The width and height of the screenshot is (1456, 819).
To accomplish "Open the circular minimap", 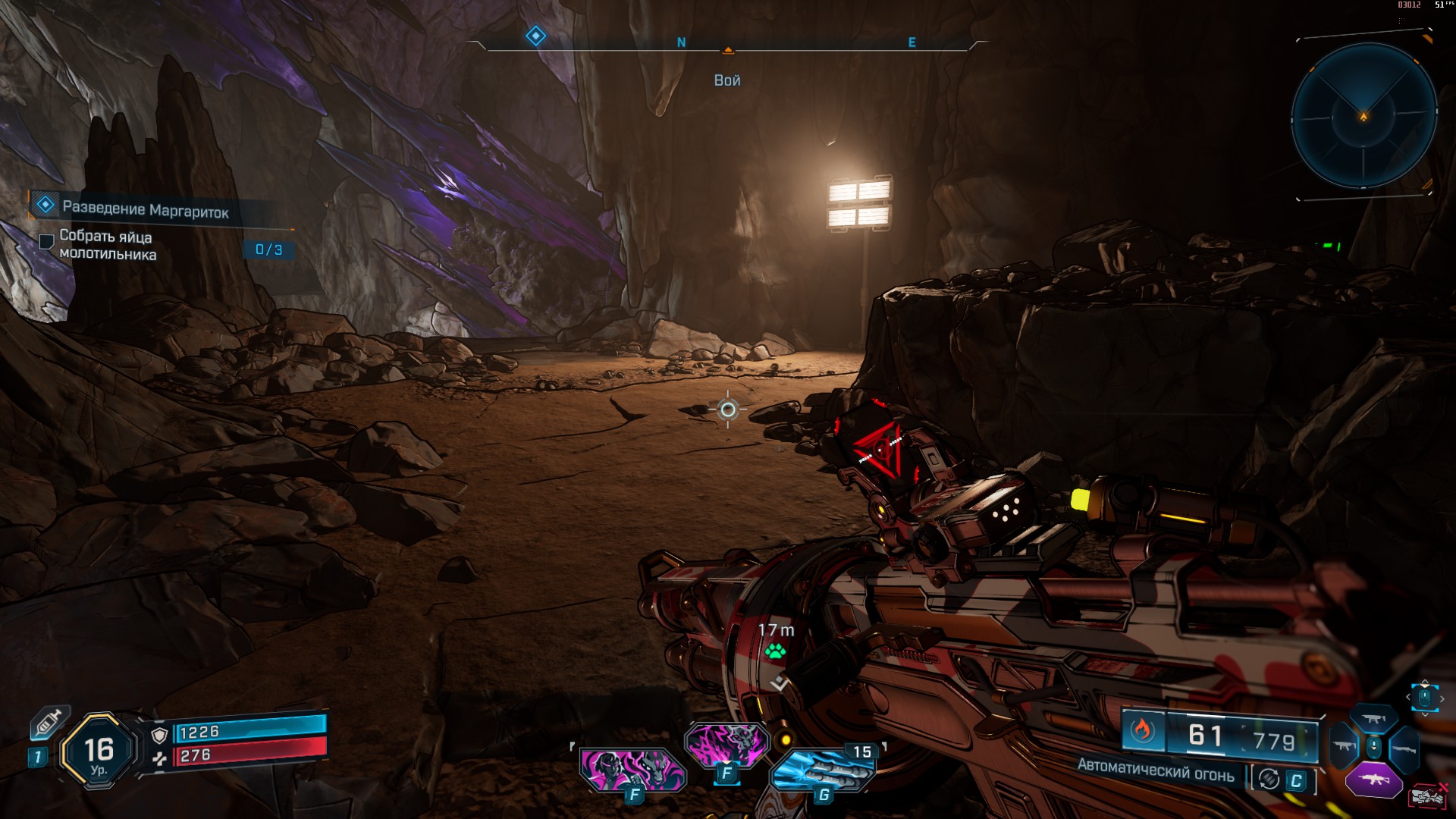I will point(1363,116).
